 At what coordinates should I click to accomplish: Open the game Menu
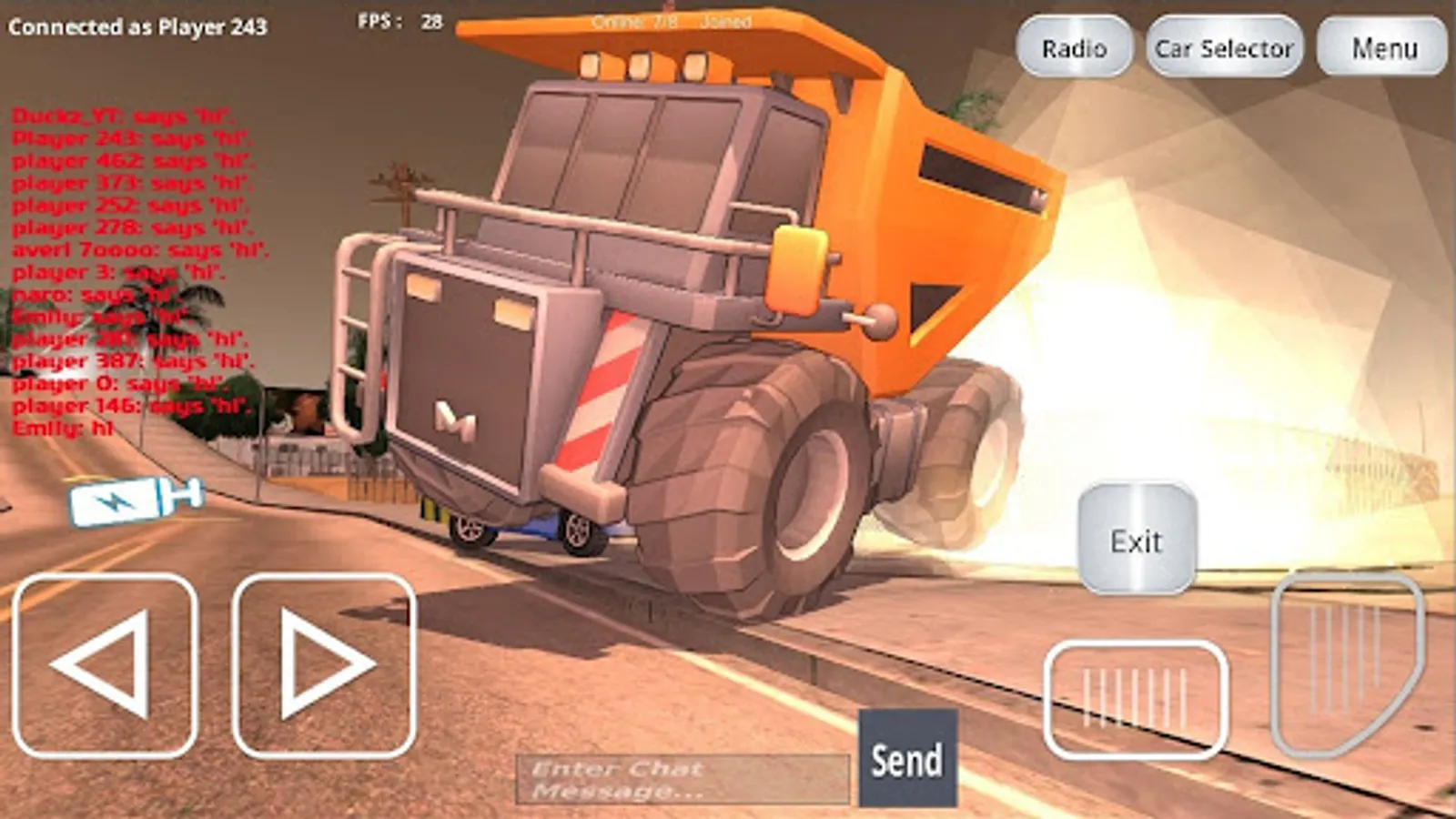[x=1380, y=47]
